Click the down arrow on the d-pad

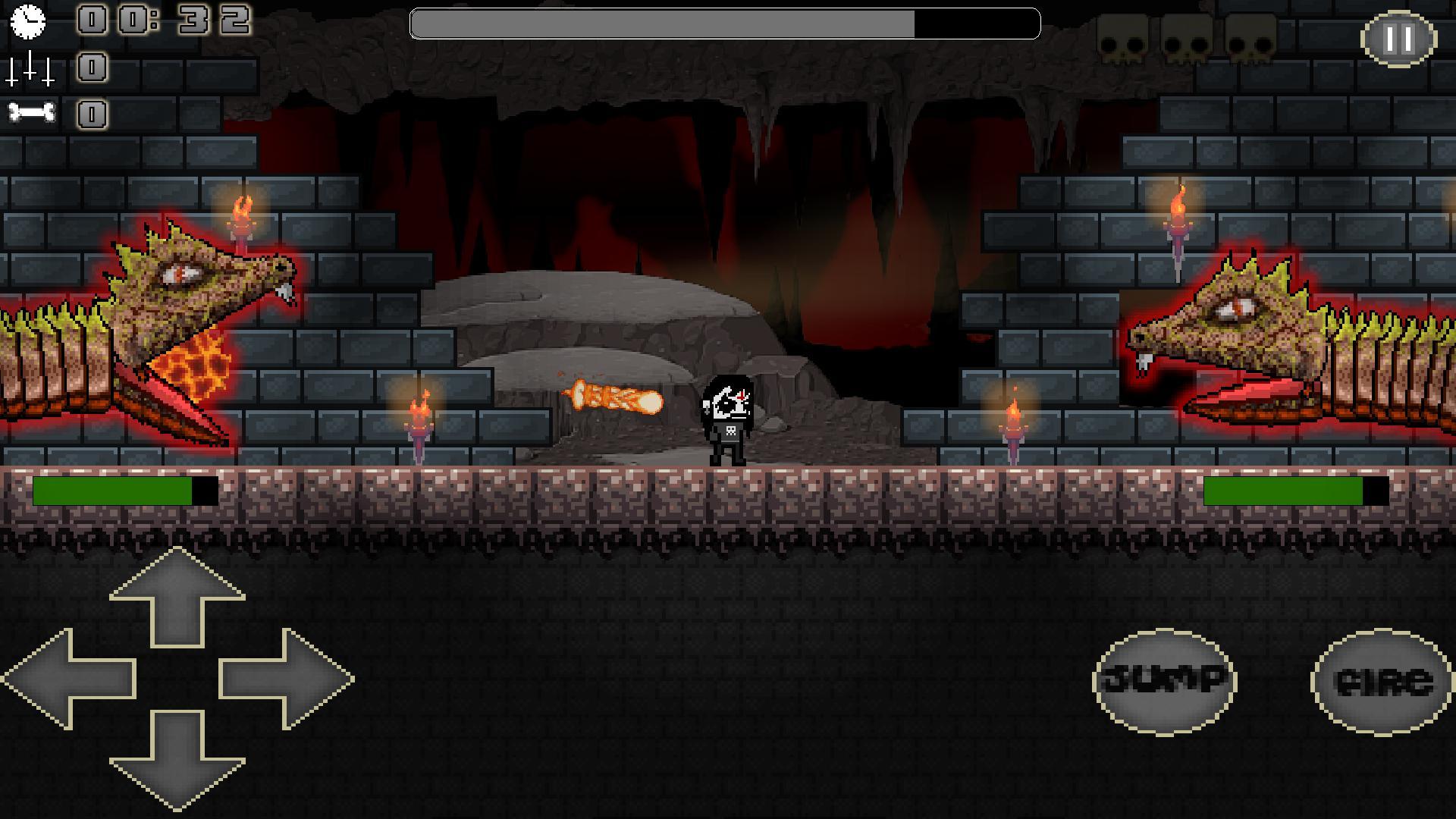(177, 758)
